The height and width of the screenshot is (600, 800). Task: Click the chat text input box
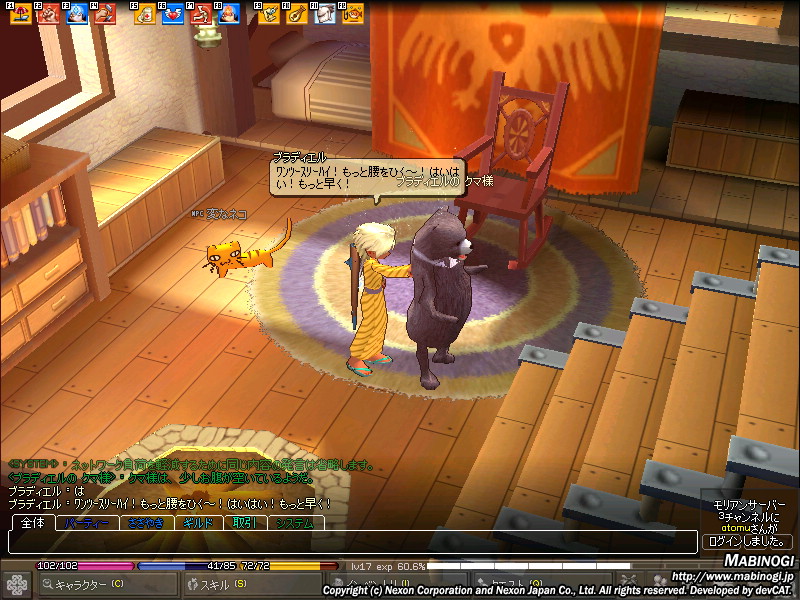tap(350, 541)
